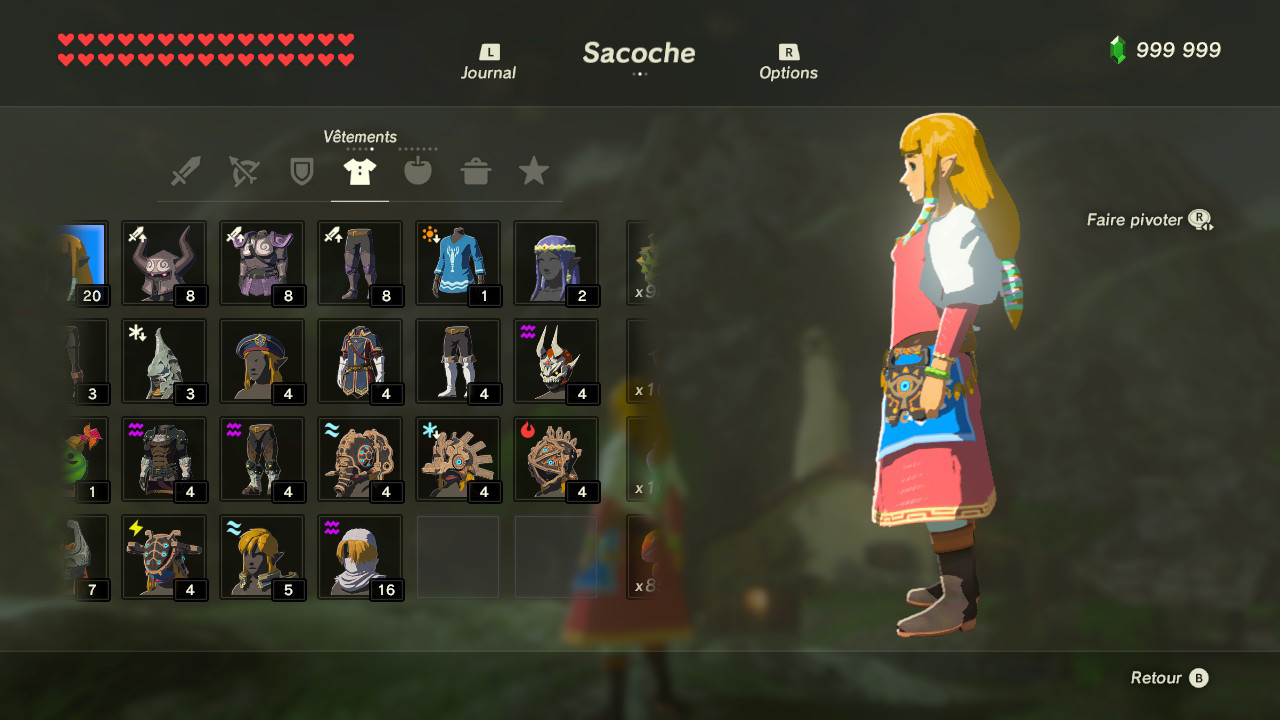This screenshot has height=720, width=1280.
Task: Switch to the bows and arrows tab
Action: [x=244, y=170]
